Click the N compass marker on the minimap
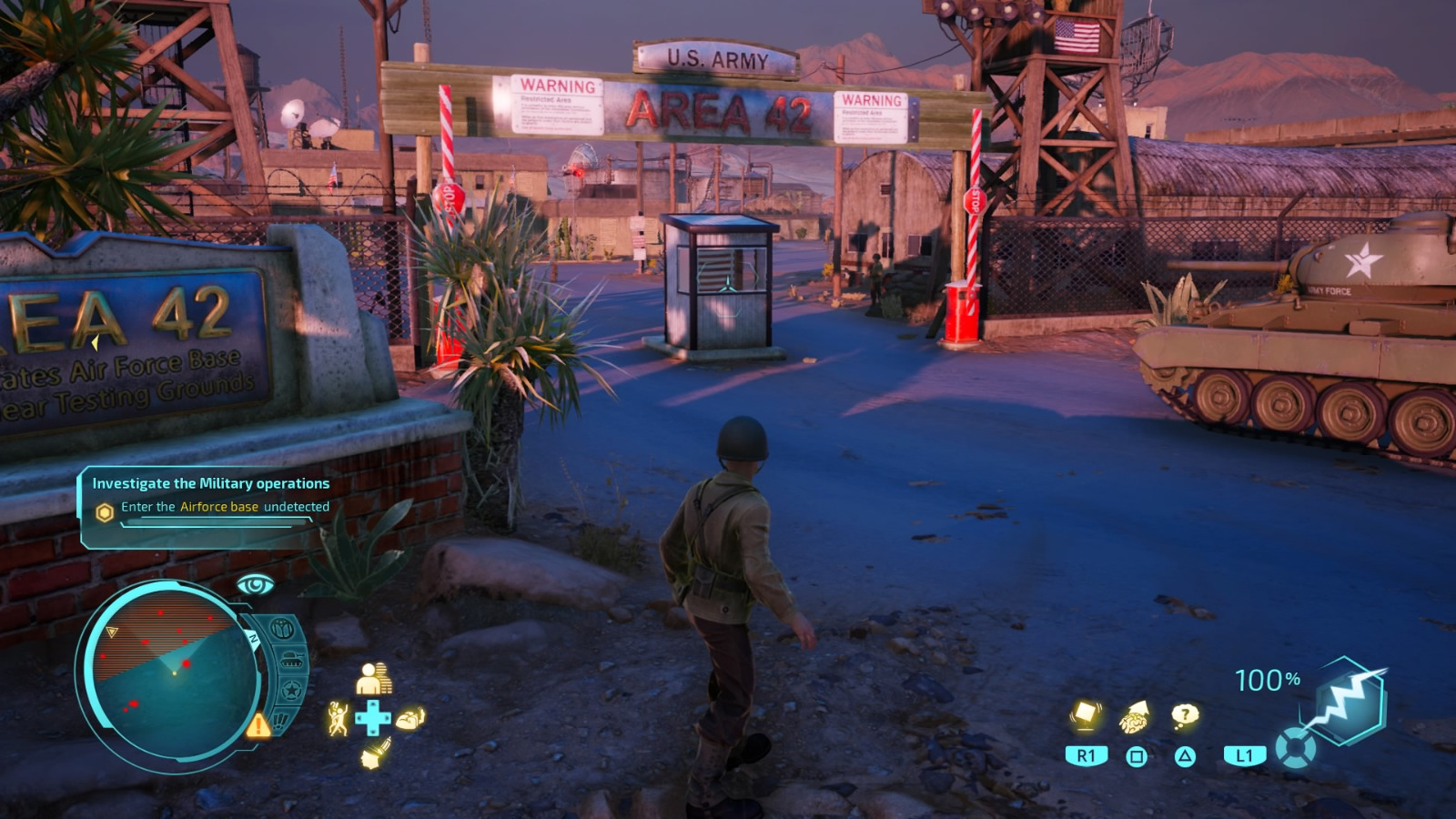Viewport: 1456px width, 819px height. [254, 637]
